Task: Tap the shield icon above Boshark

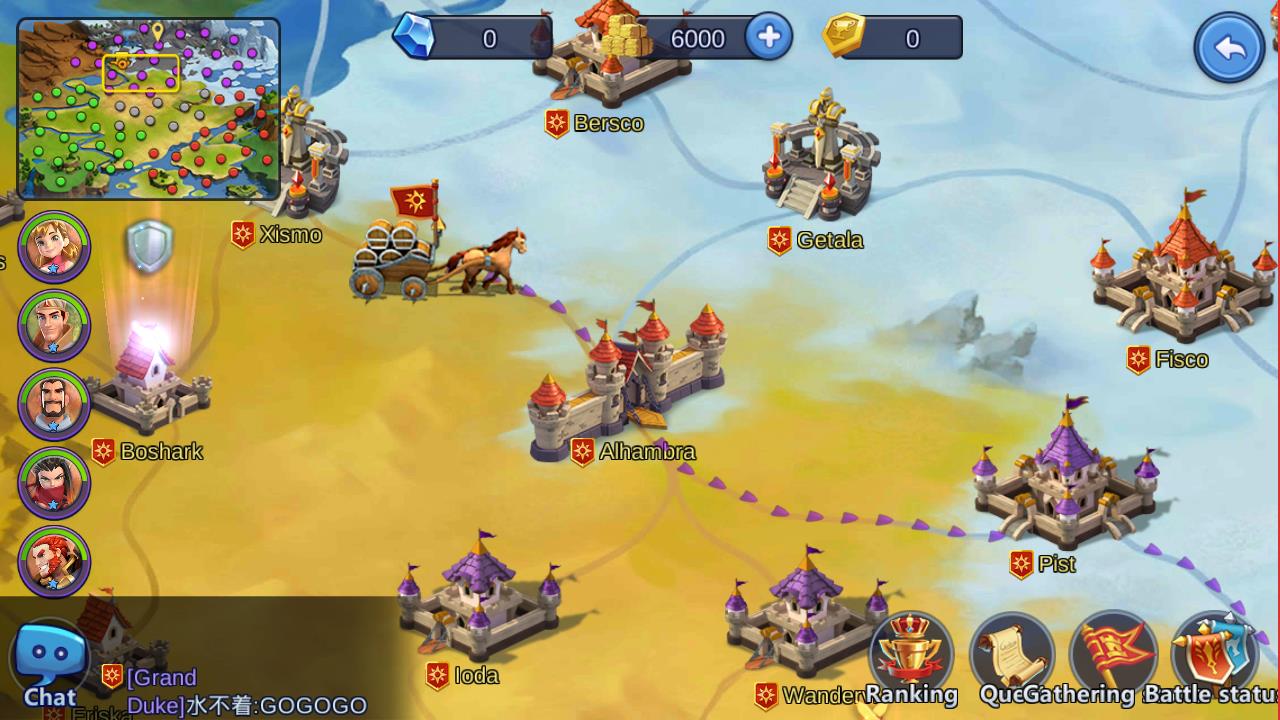Action: [150, 246]
